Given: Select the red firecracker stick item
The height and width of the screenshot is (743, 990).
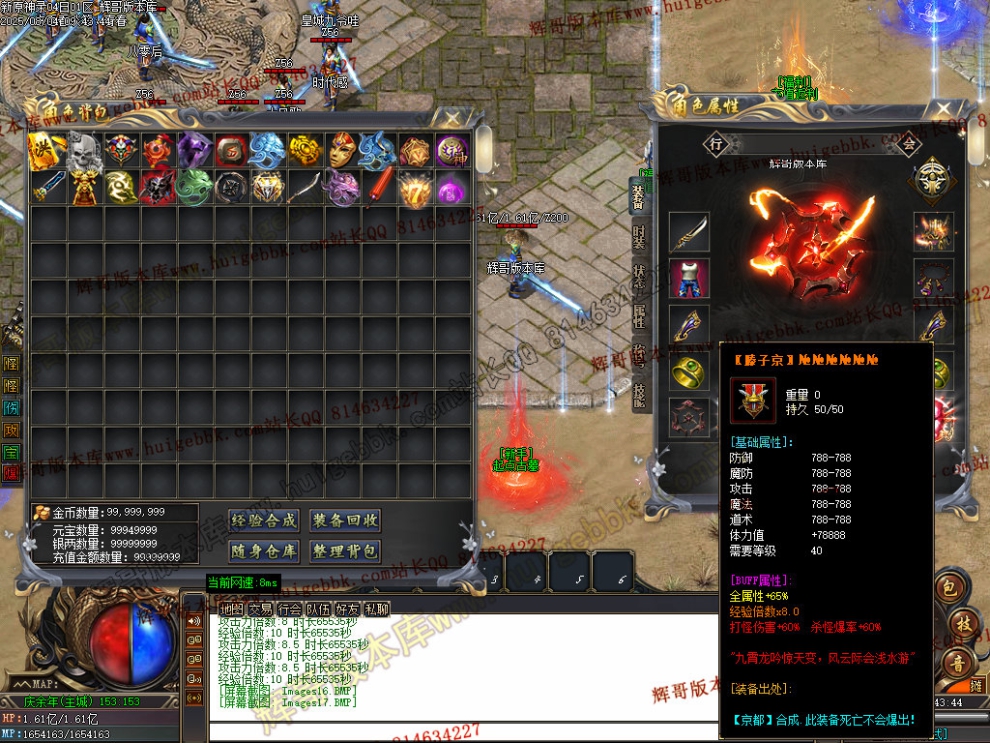Looking at the screenshot, I should [x=379, y=186].
